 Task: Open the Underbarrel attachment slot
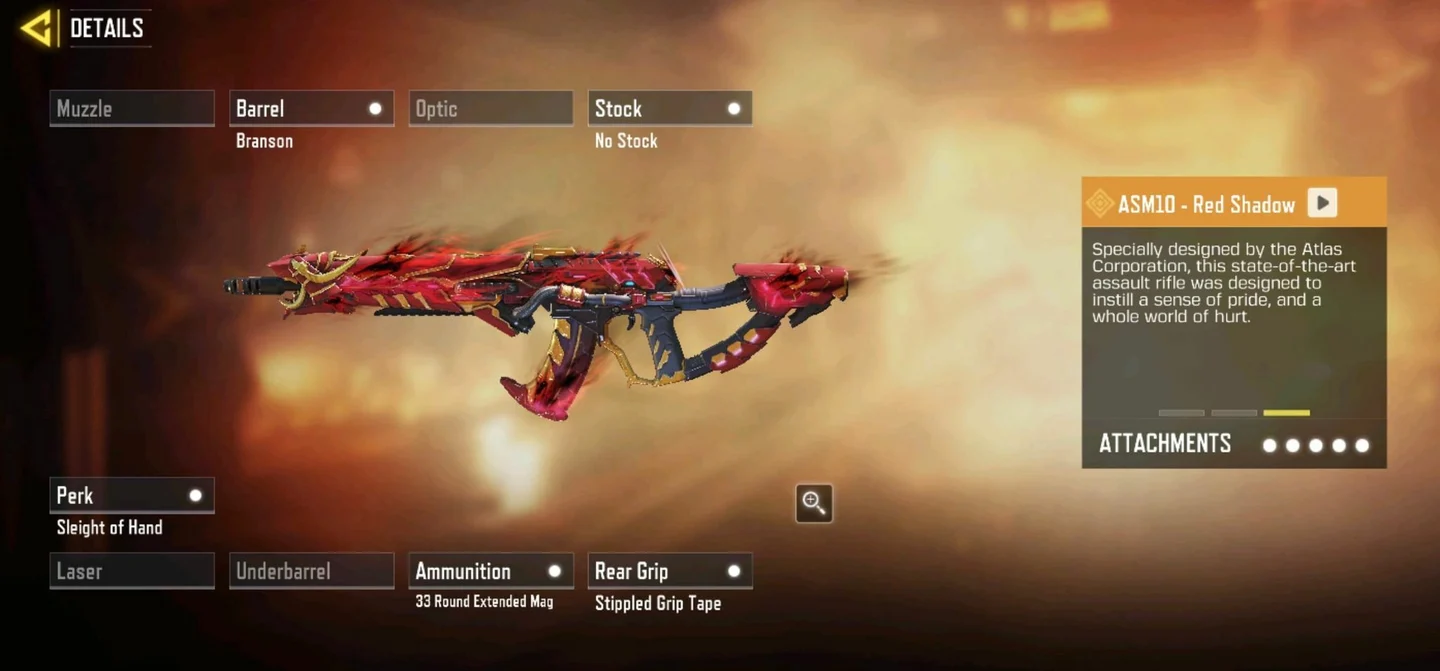[311, 571]
